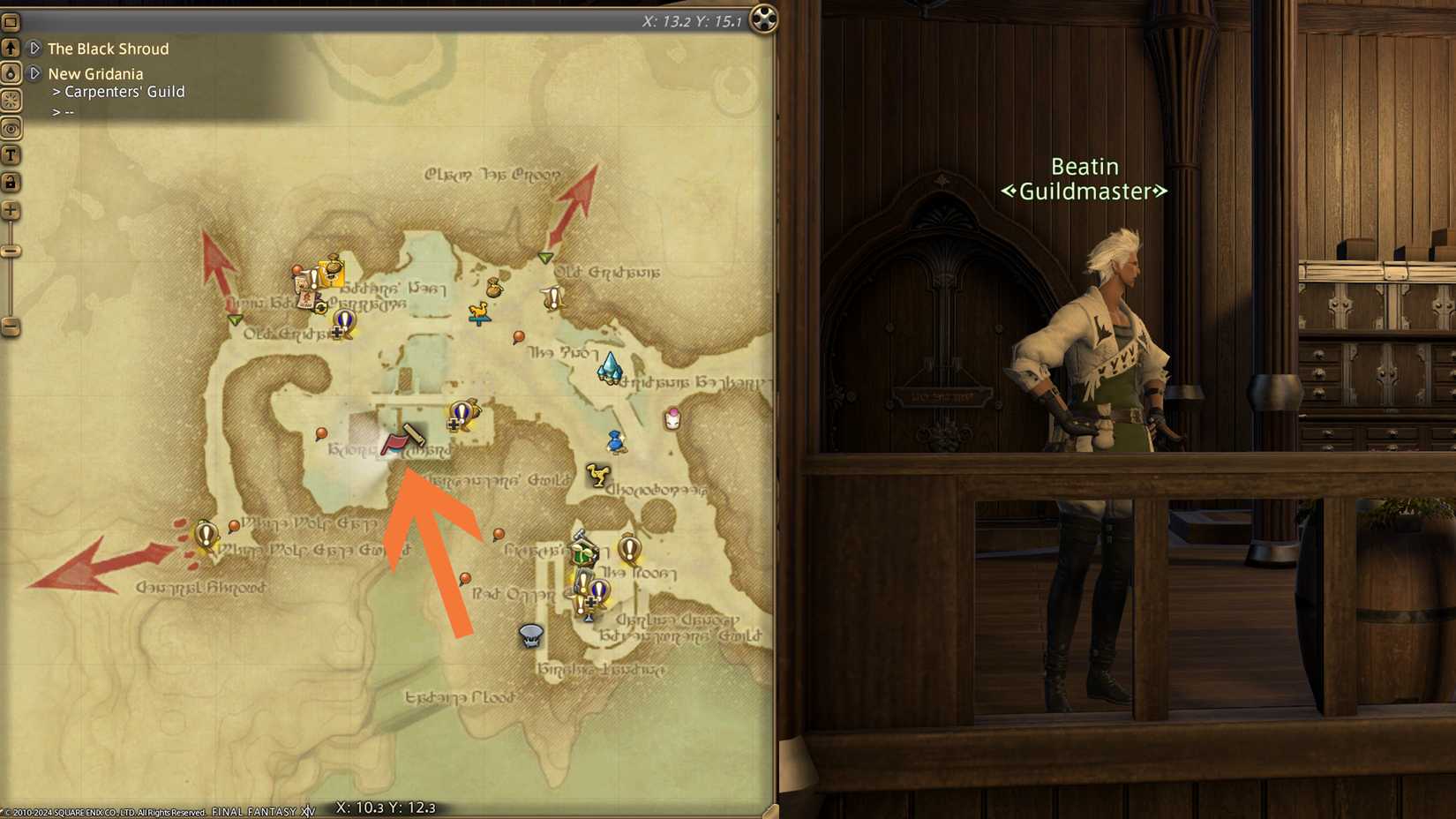Toggle the text labels with the T icon
The image size is (1456, 819).
point(10,154)
